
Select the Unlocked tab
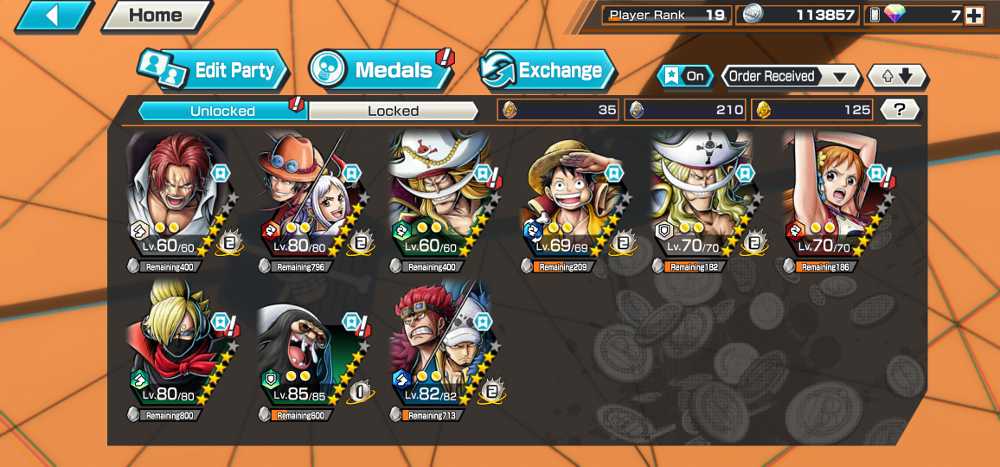[222, 111]
